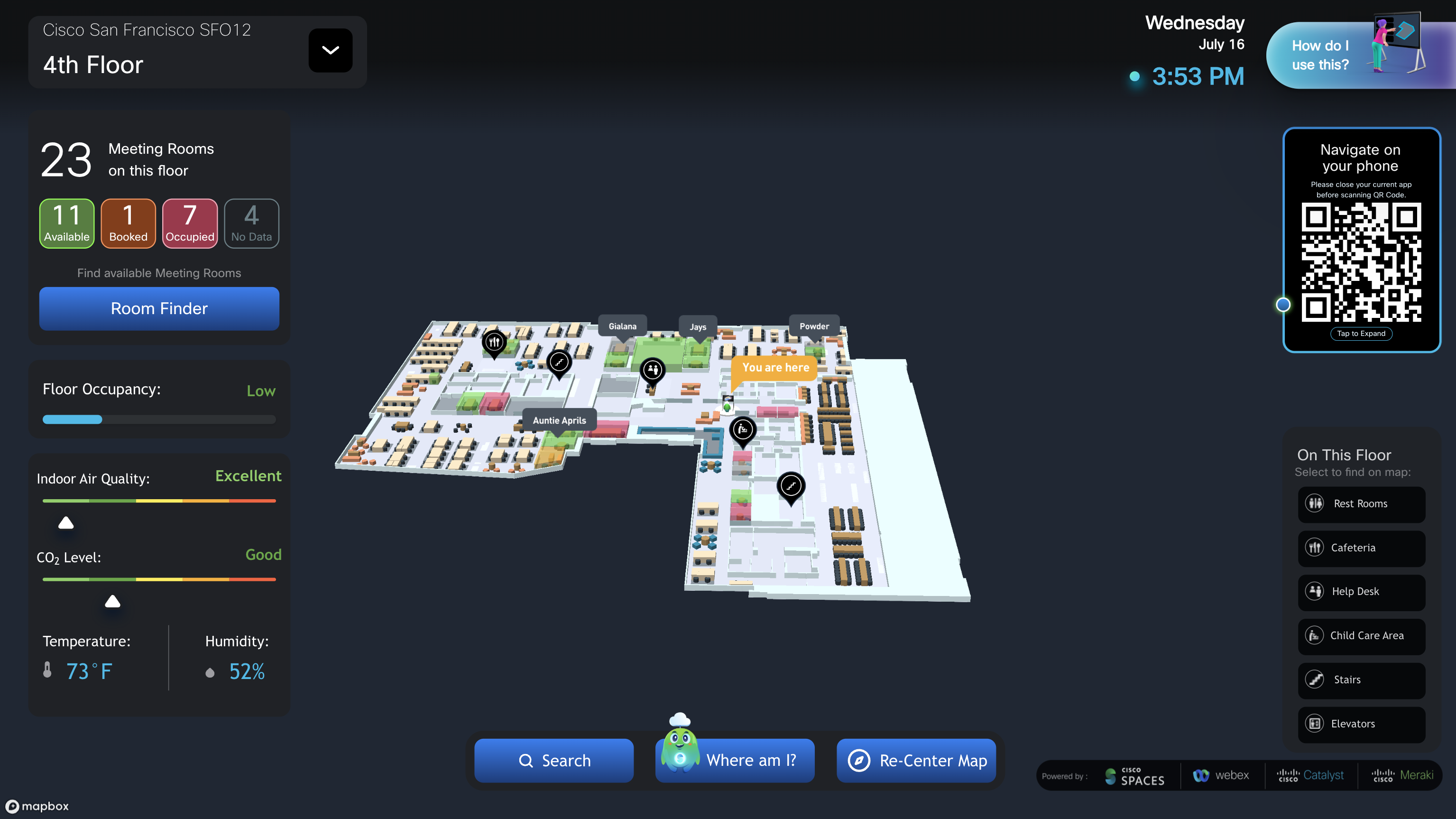Viewport: 1456px width, 819px height.
Task: Open the Where am I assistant
Action: tap(735, 760)
